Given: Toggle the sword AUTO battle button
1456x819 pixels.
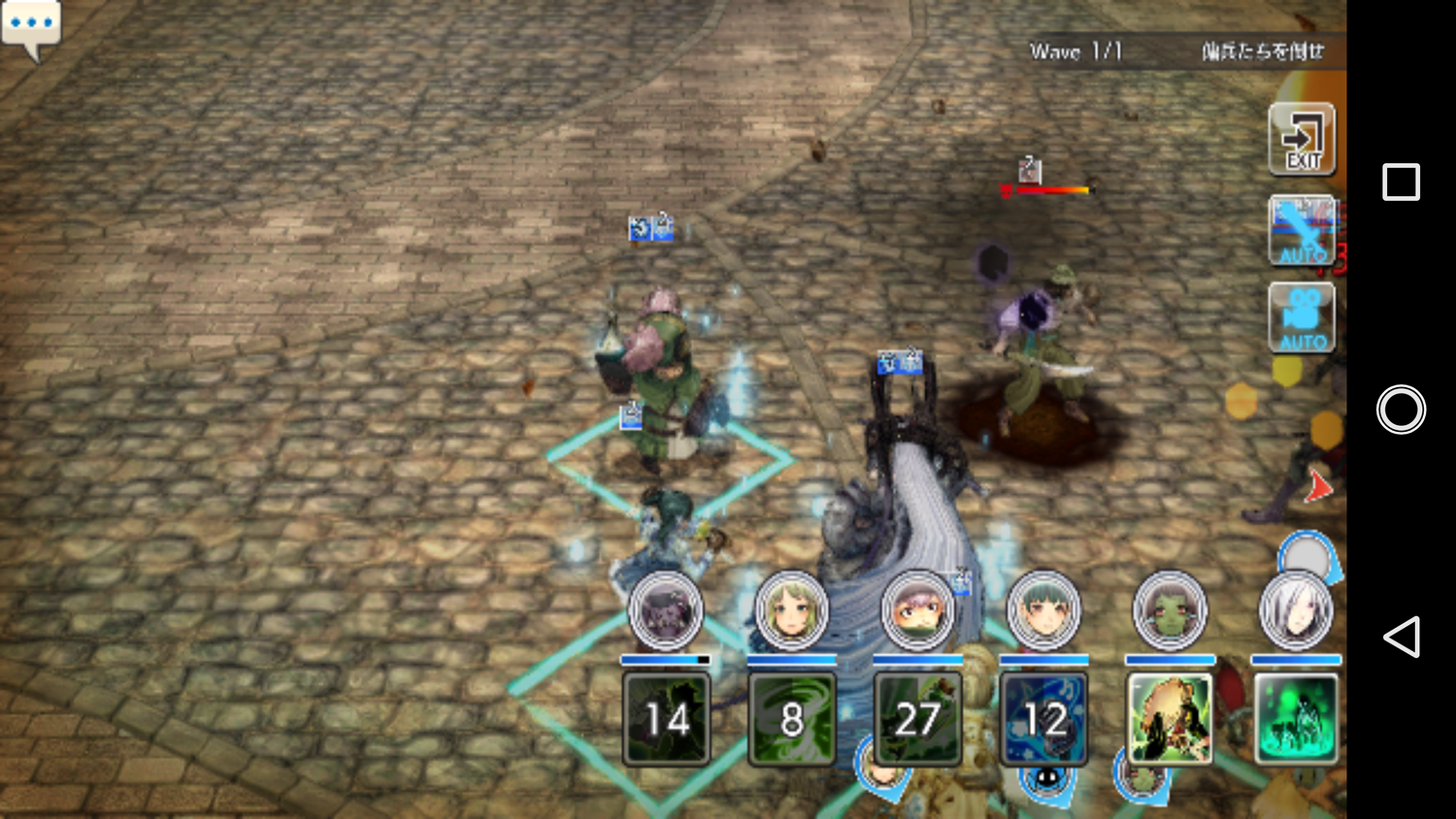Looking at the screenshot, I should (1302, 231).
